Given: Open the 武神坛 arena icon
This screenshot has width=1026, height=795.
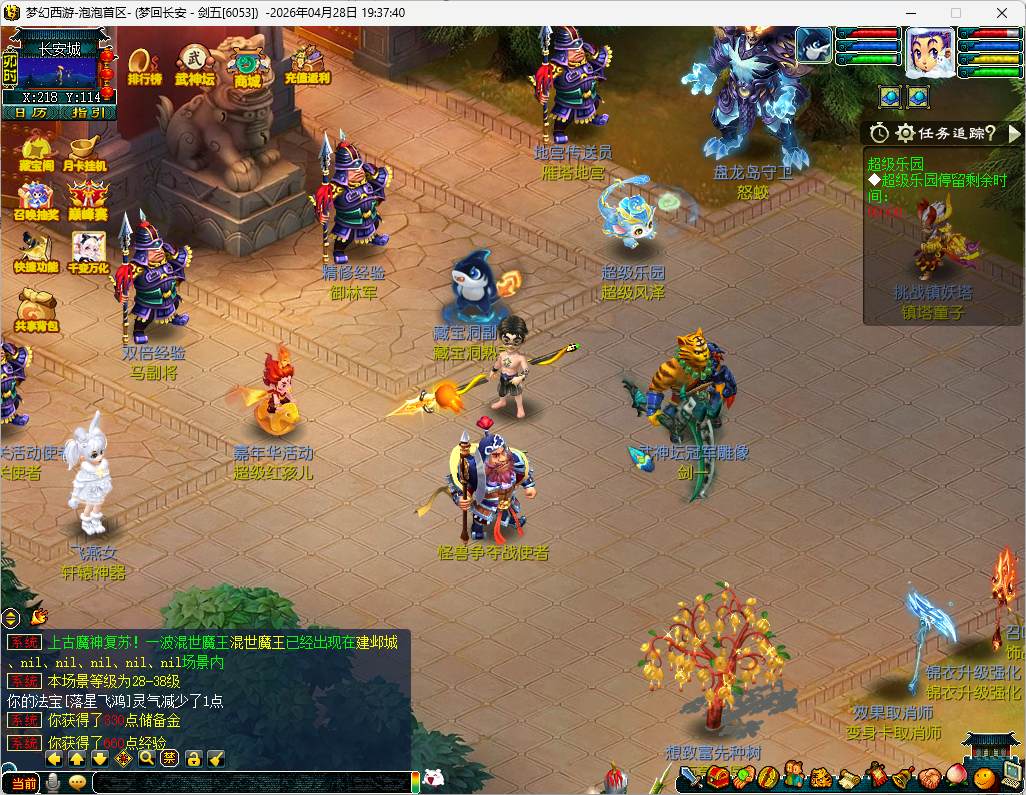Looking at the screenshot, I should [x=194, y=63].
